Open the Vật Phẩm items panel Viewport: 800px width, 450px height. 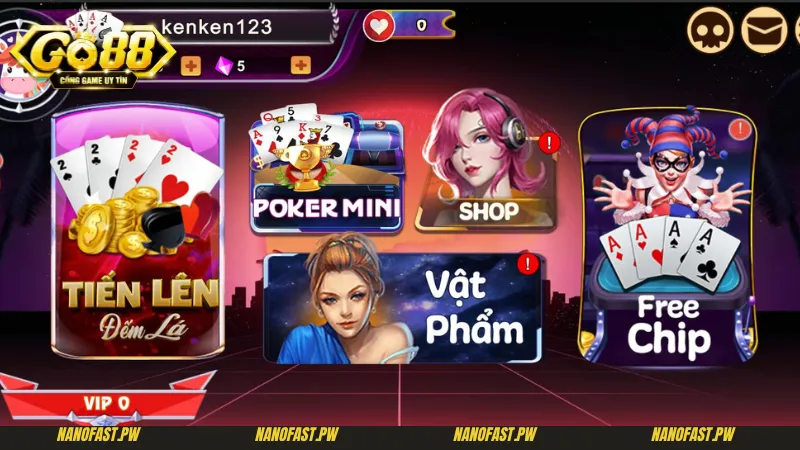[404, 306]
